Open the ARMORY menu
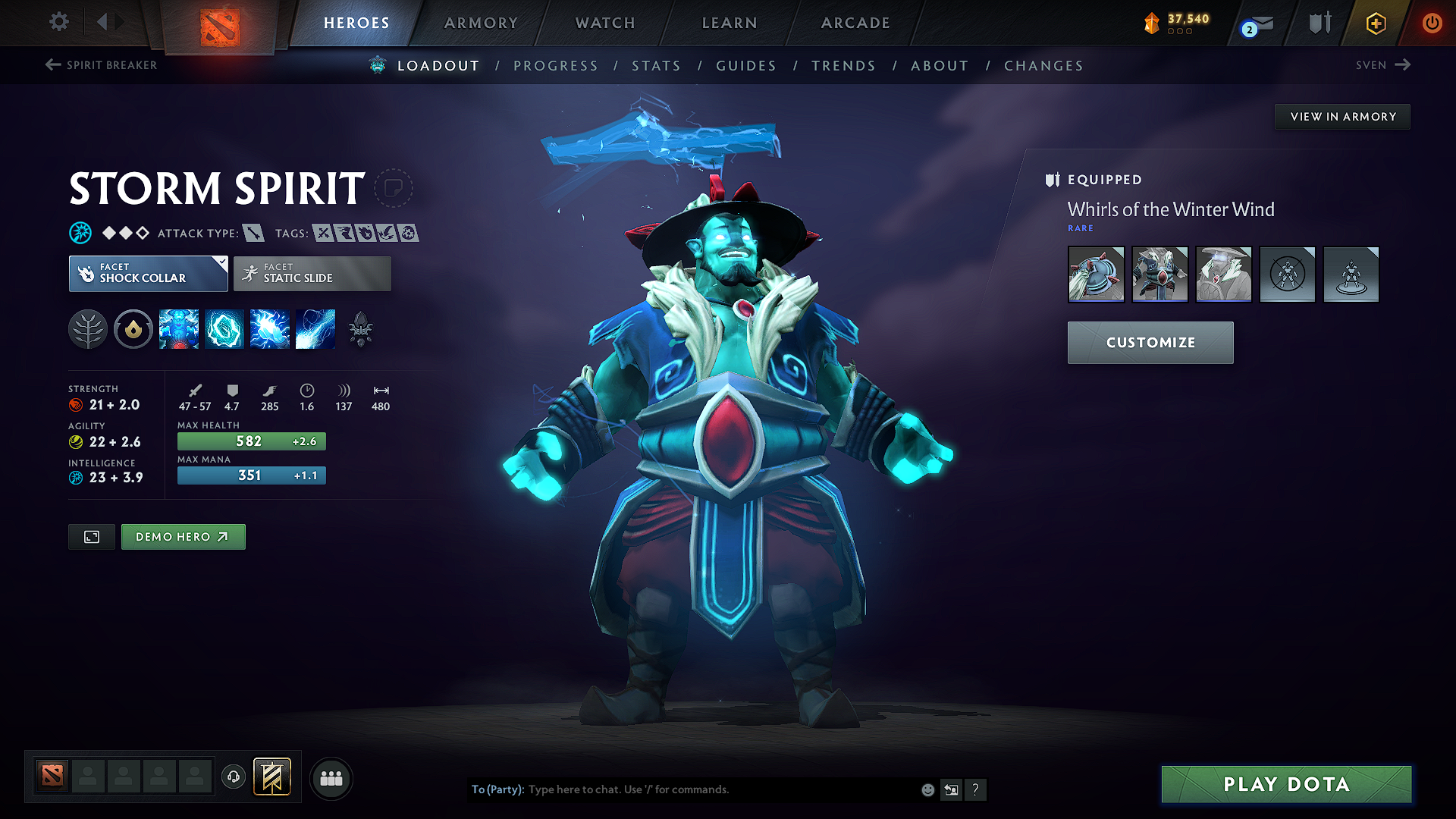The image size is (1456, 819). coord(481,23)
